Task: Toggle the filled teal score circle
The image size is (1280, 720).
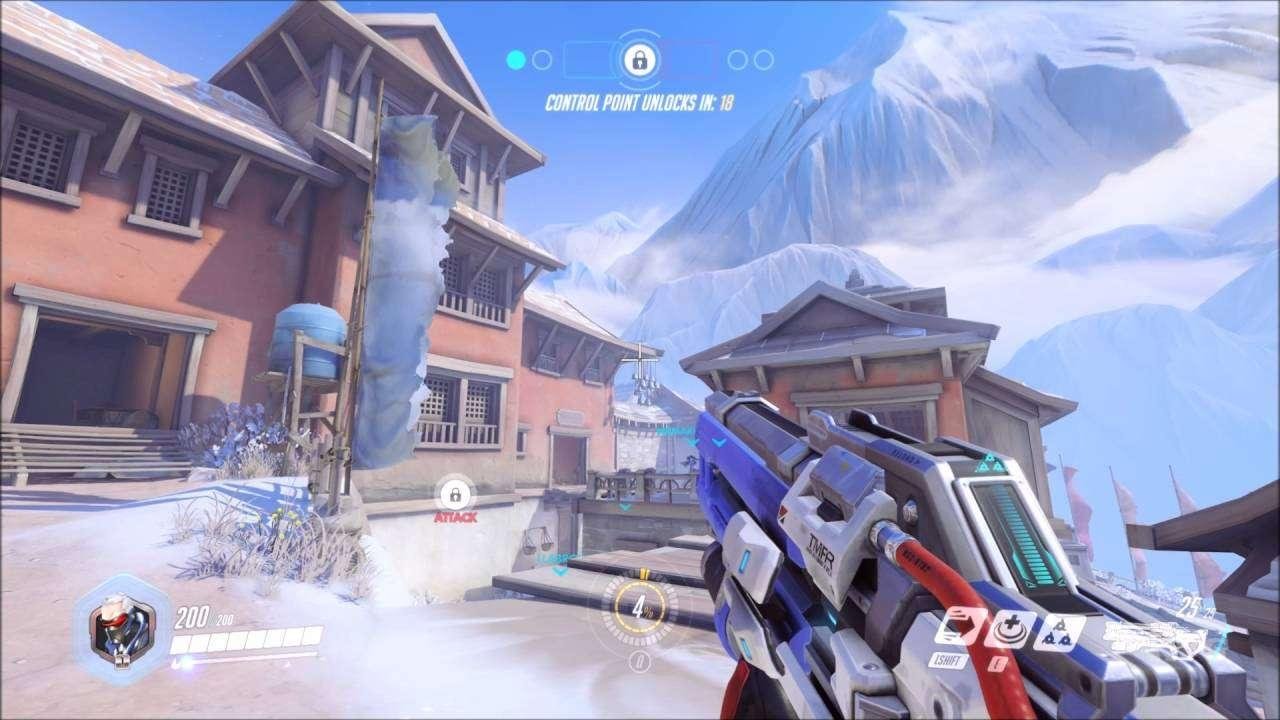Action: [x=515, y=59]
